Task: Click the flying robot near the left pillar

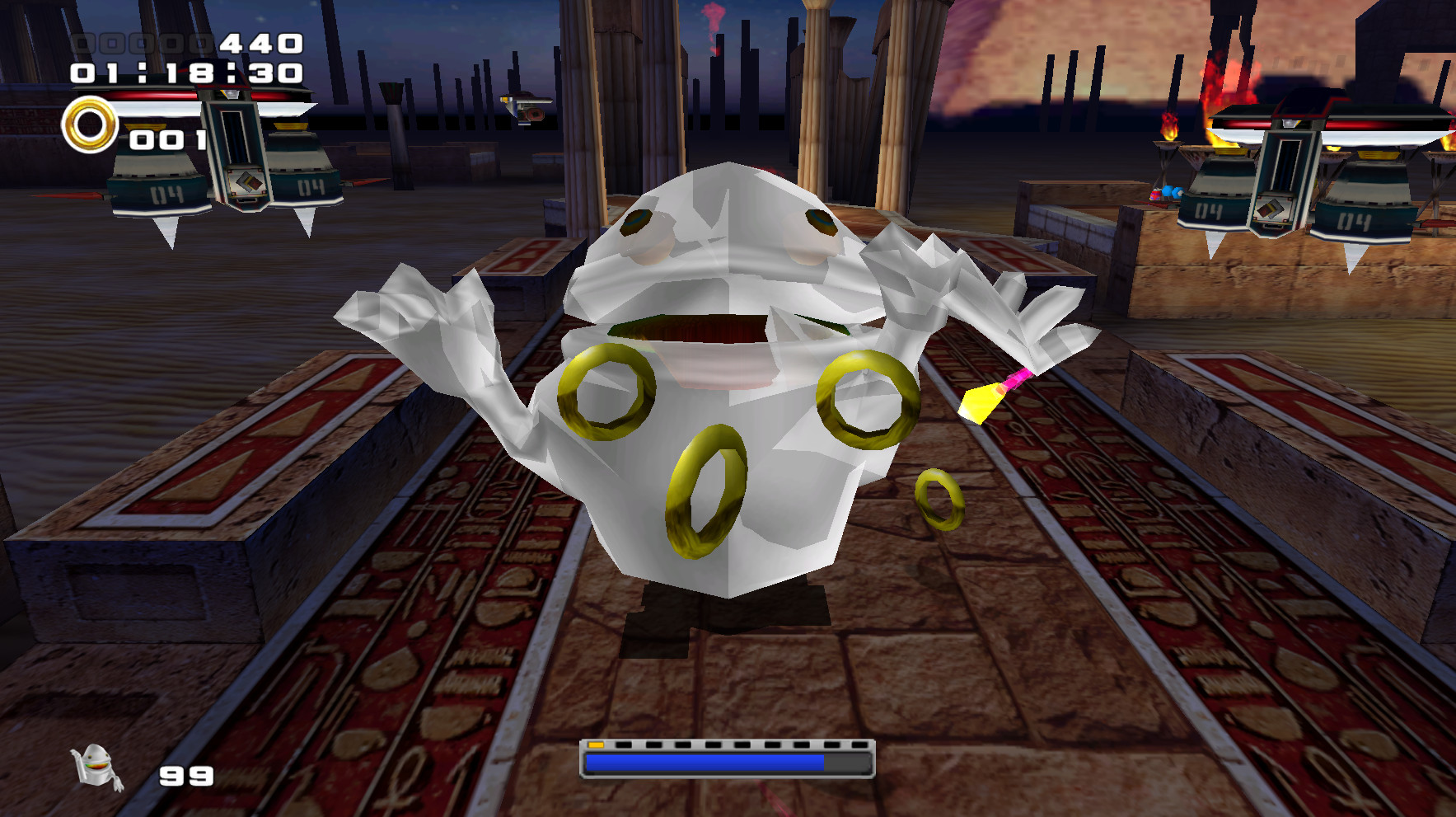Action: tap(525, 107)
